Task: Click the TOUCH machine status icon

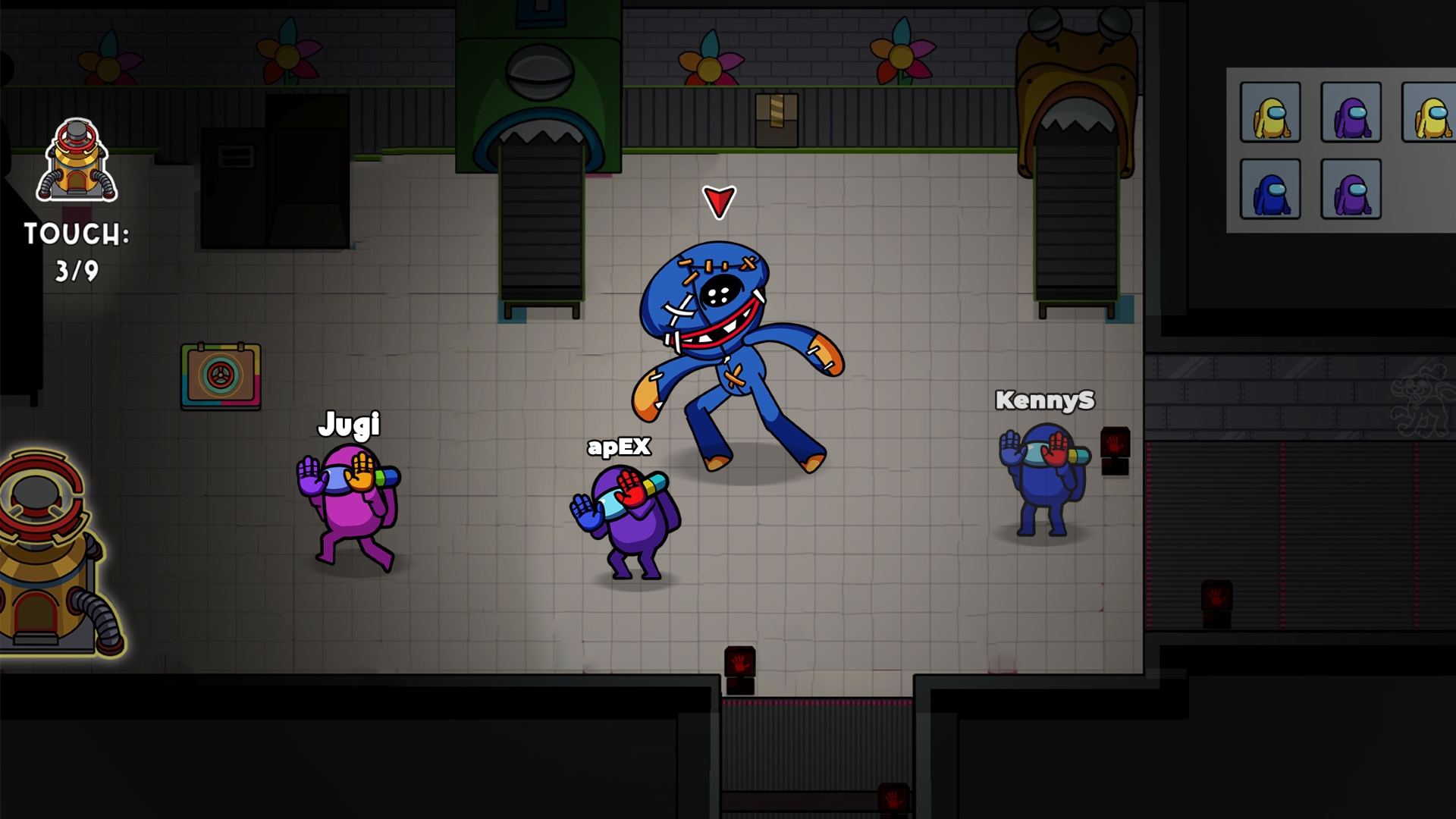Action: tap(76, 159)
